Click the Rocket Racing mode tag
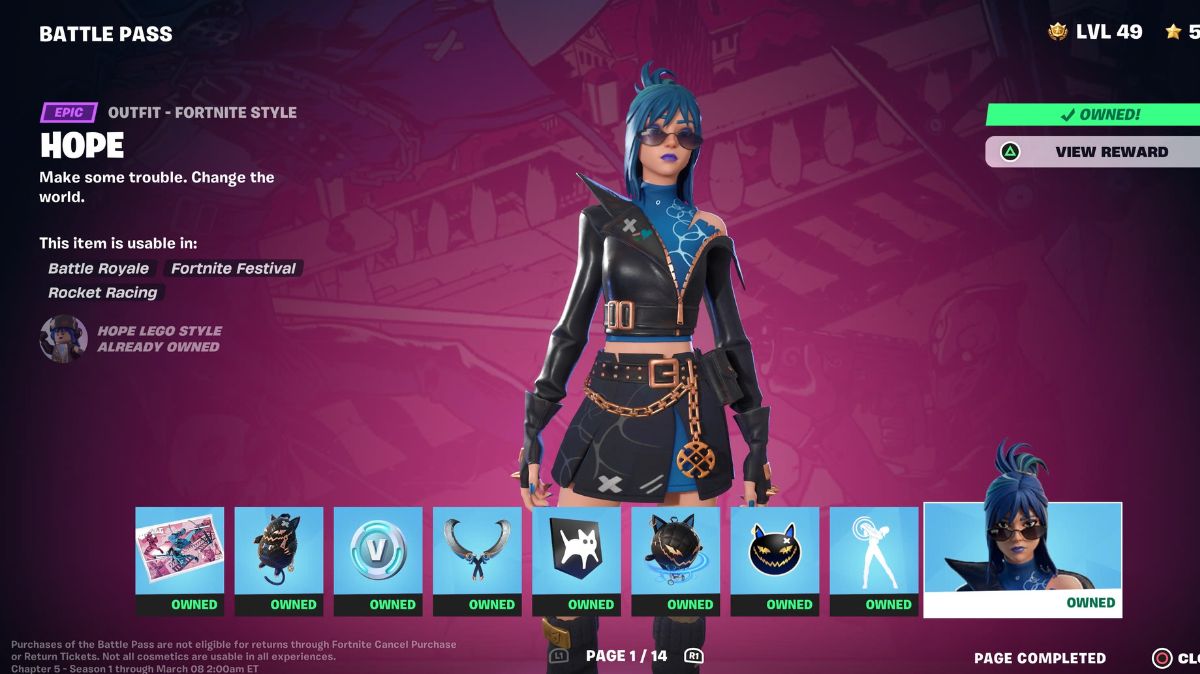The width and height of the screenshot is (1200, 674). pos(103,293)
